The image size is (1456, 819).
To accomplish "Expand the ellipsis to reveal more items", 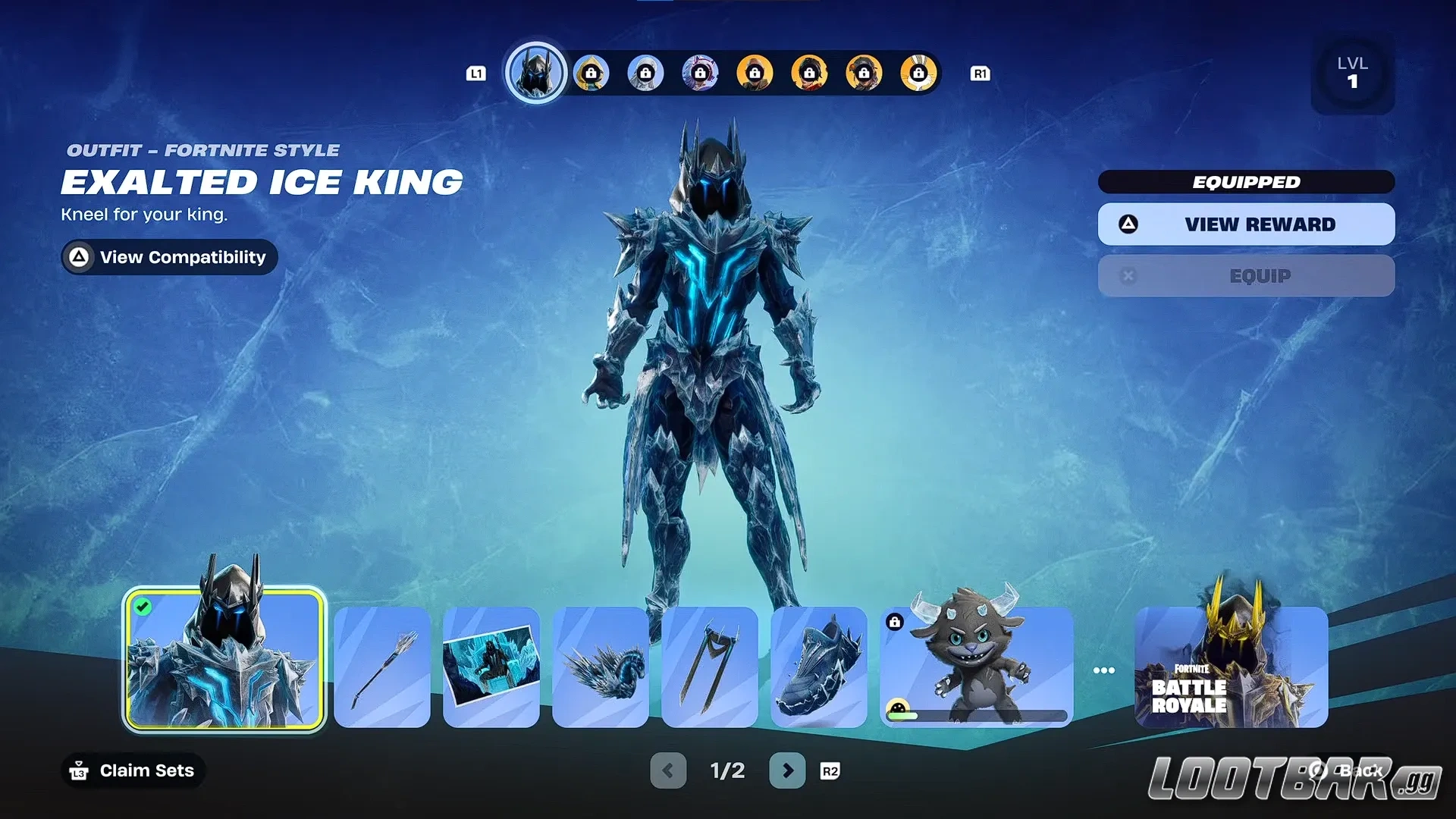I will (1104, 670).
